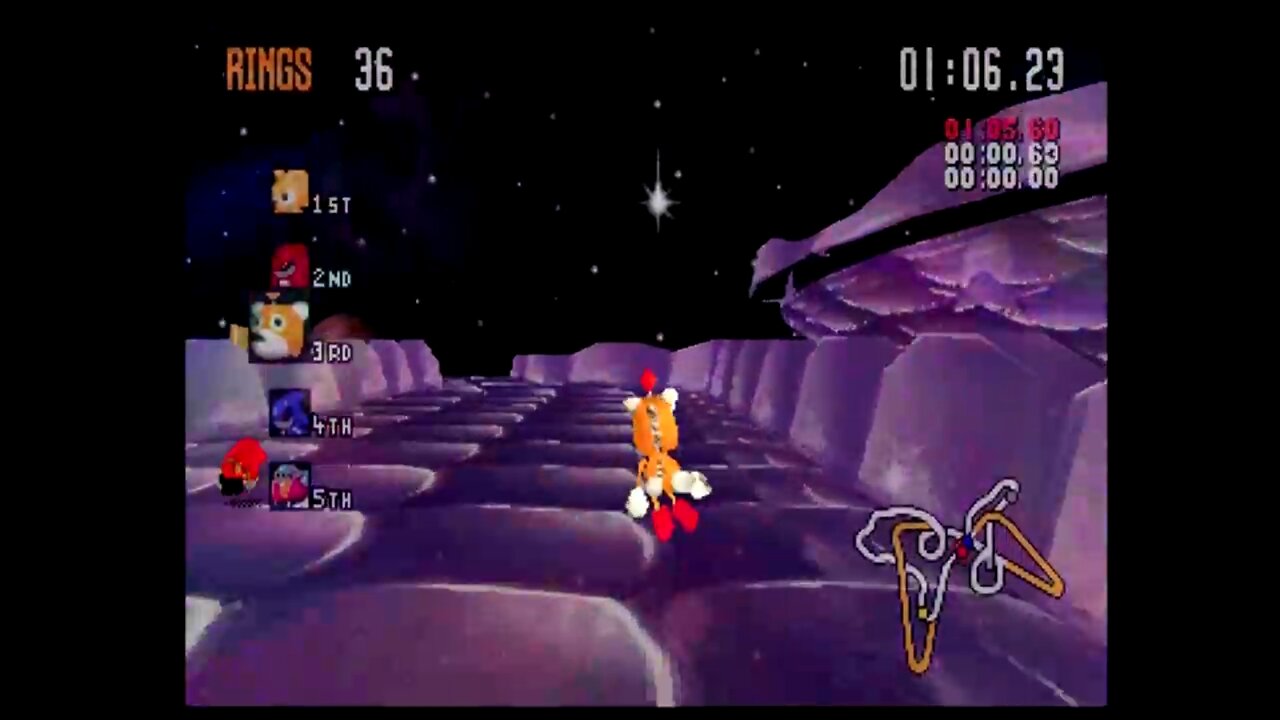Click the course minimap overlay
The image size is (1280, 720).
tap(955, 565)
